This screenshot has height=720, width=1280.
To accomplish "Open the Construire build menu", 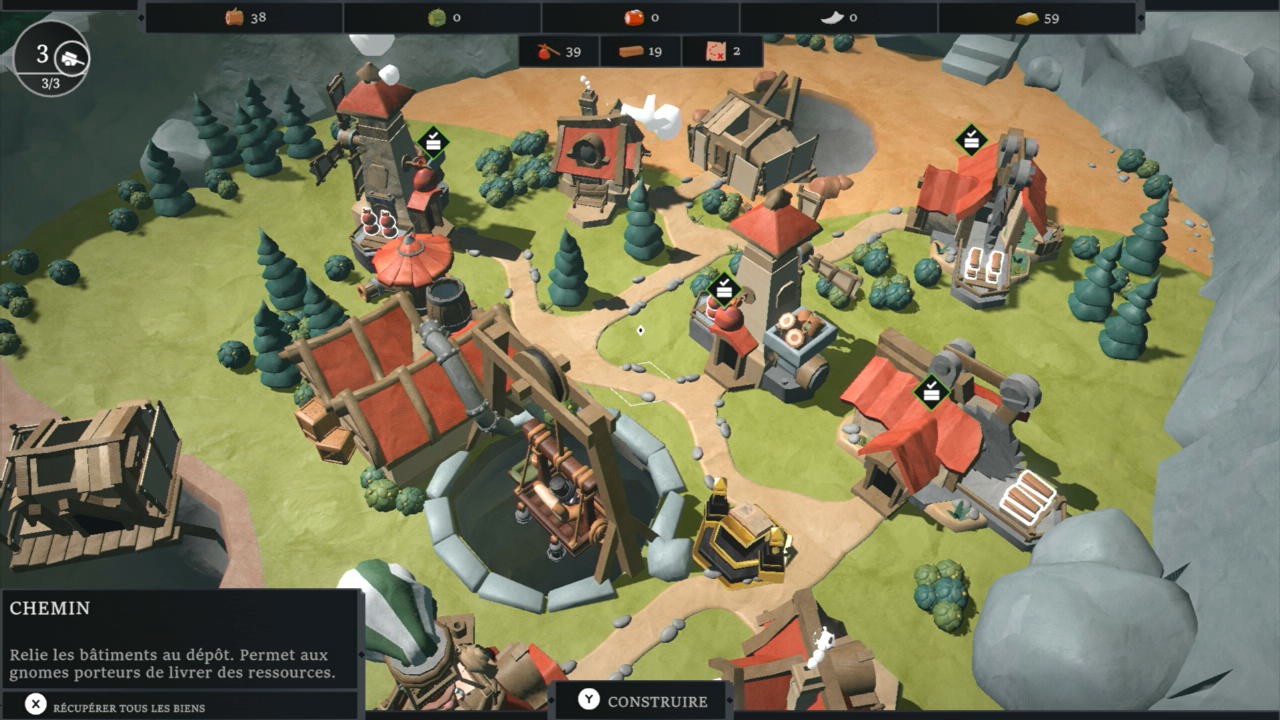I will (642, 701).
